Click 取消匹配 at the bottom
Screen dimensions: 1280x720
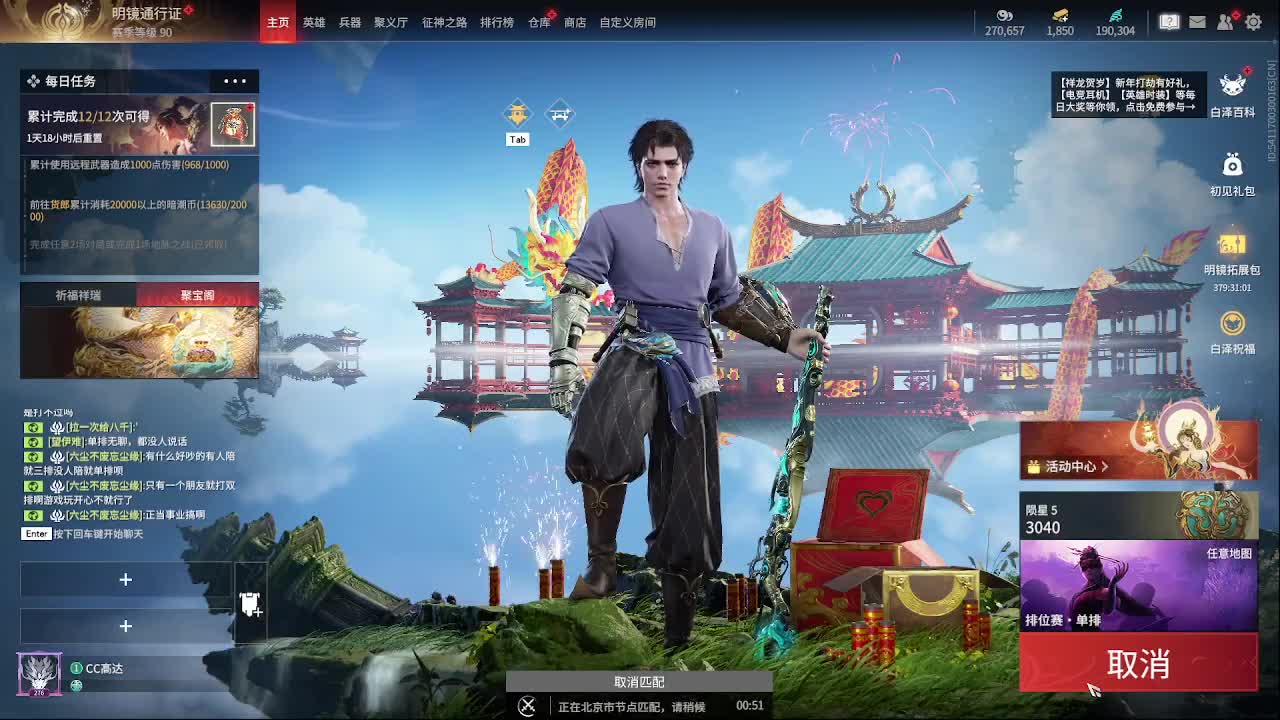pyautogui.click(x=639, y=681)
